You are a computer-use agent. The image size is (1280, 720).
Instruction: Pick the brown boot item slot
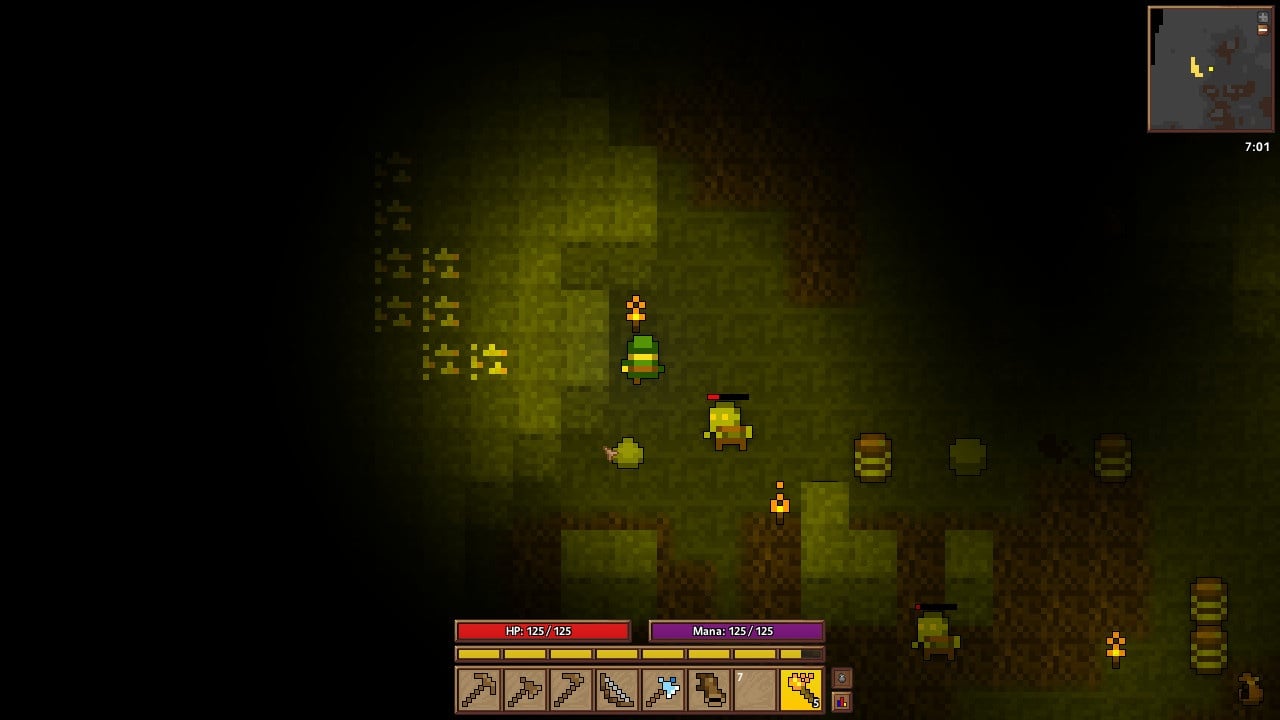708,690
